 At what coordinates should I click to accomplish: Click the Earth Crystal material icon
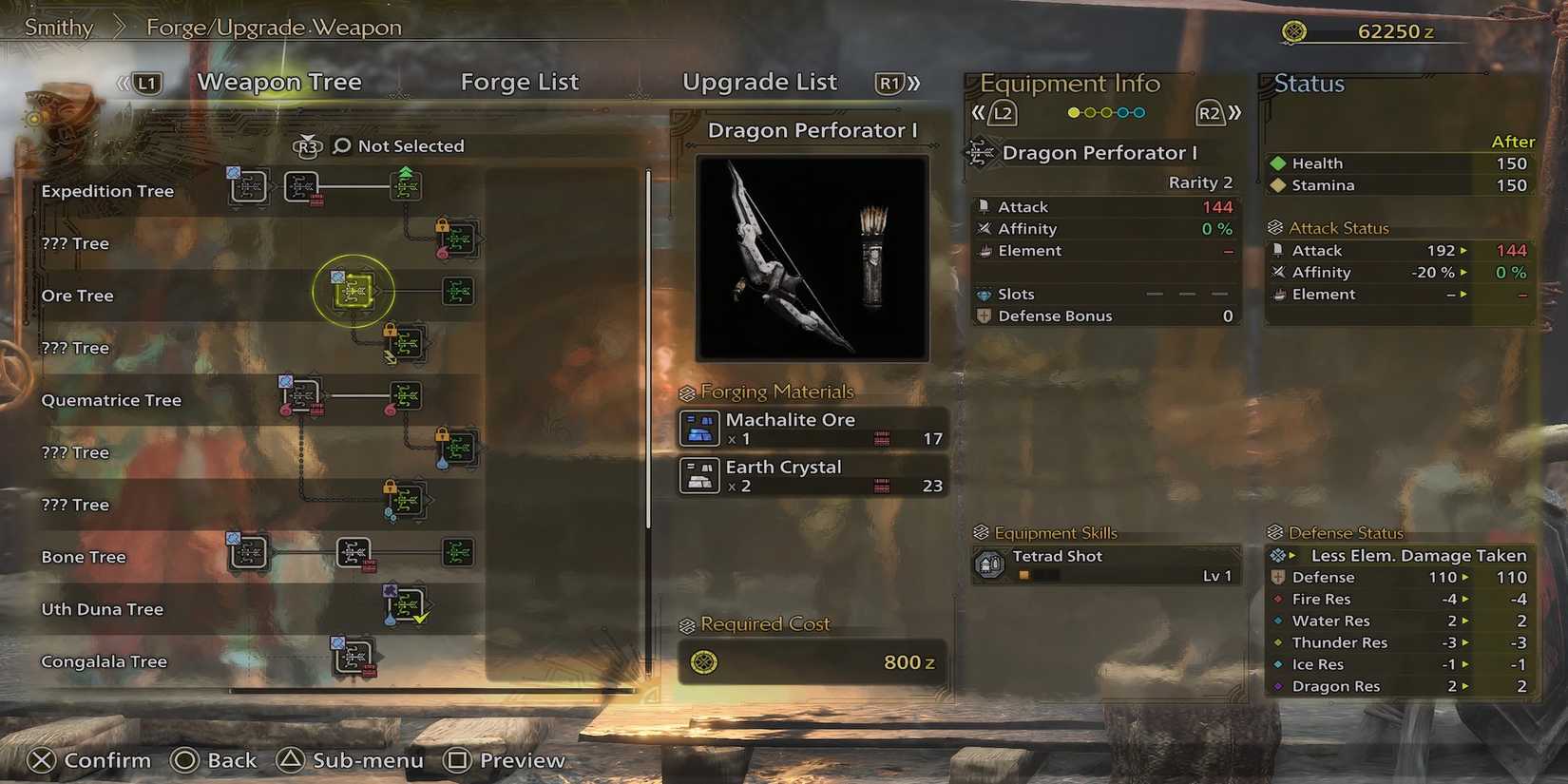point(698,475)
